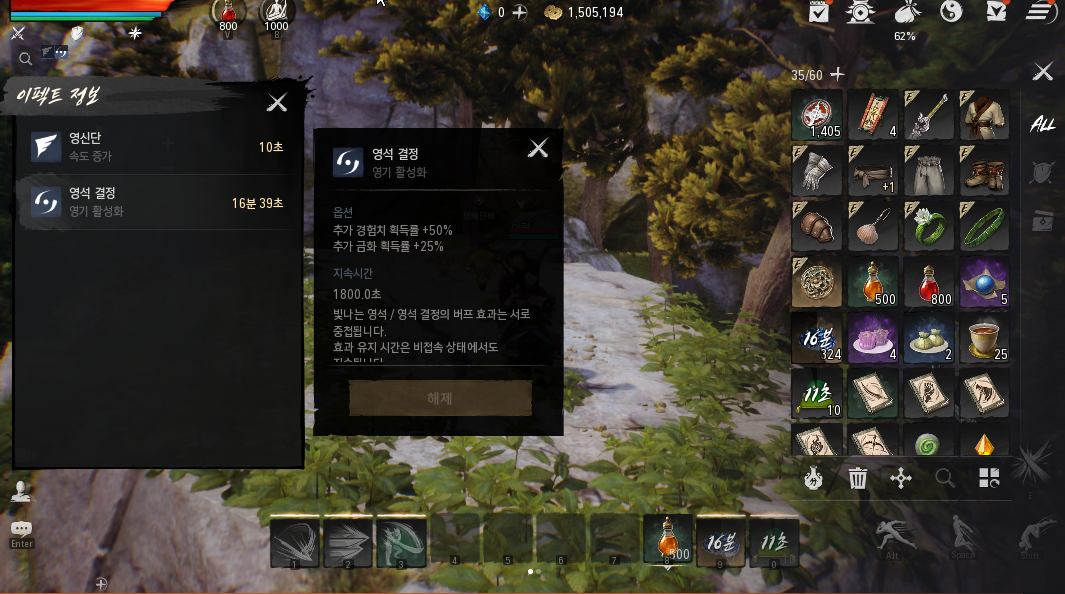
Task: Click the trash can delete icon
Action: [x=858, y=479]
